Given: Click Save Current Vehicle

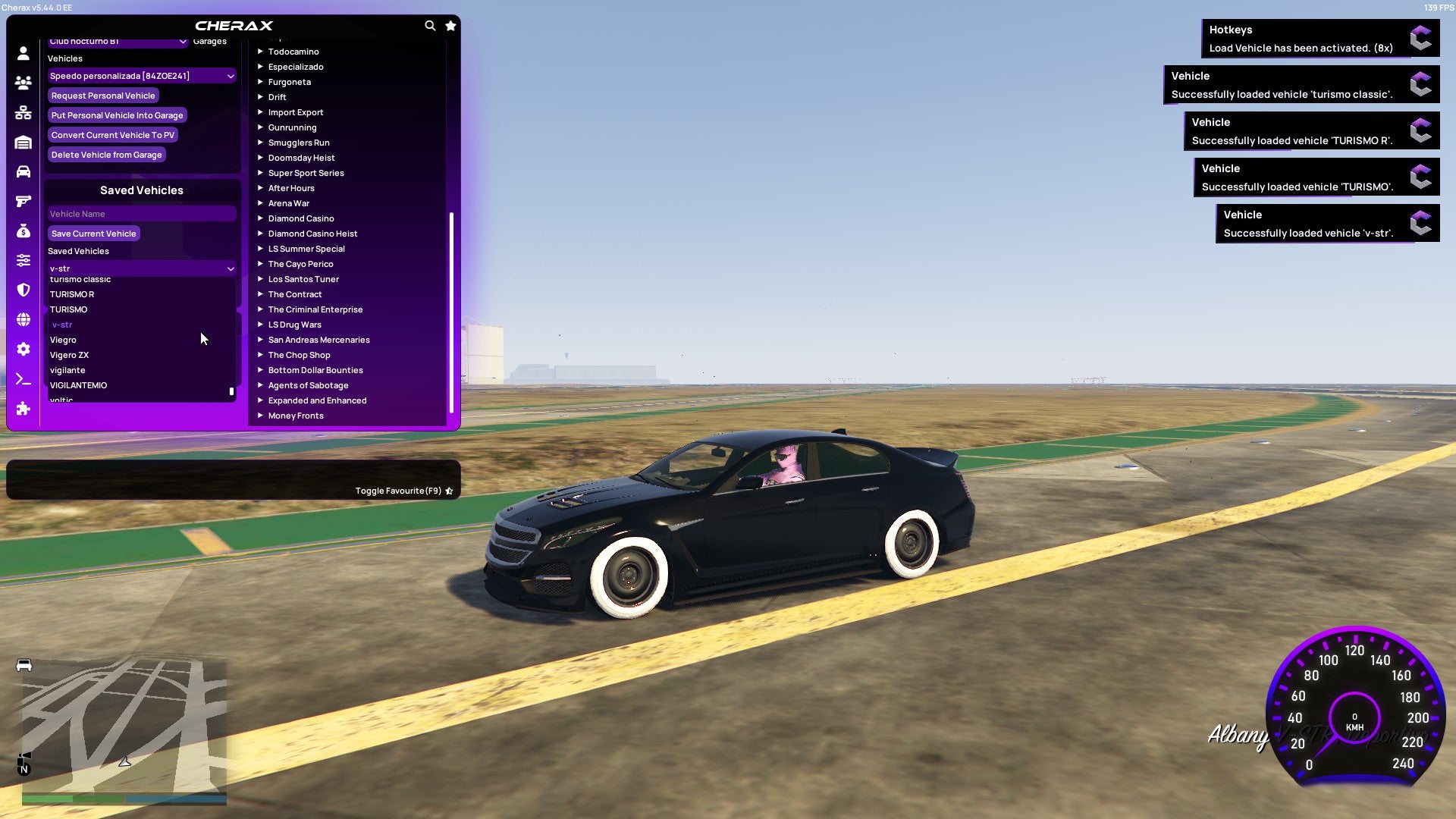Looking at the screenshot, I should click(x=93, y=233).
